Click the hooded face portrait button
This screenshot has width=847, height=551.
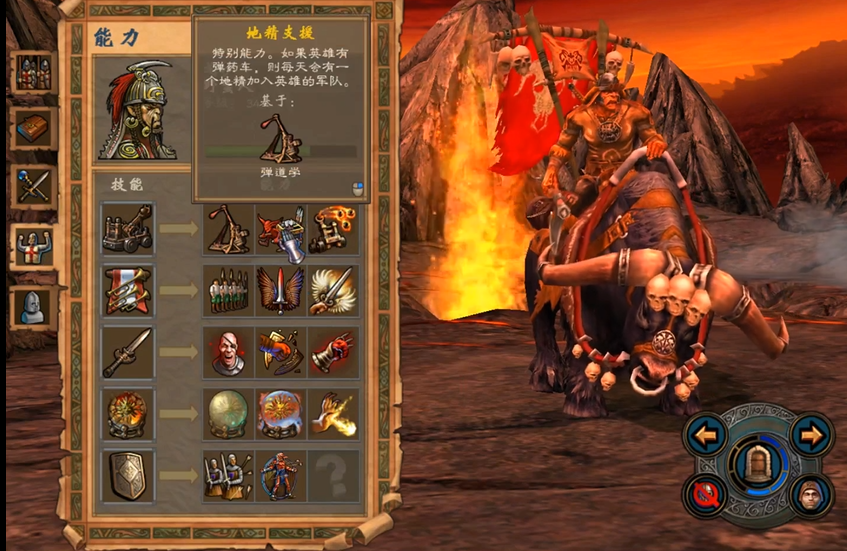(810, 494)
